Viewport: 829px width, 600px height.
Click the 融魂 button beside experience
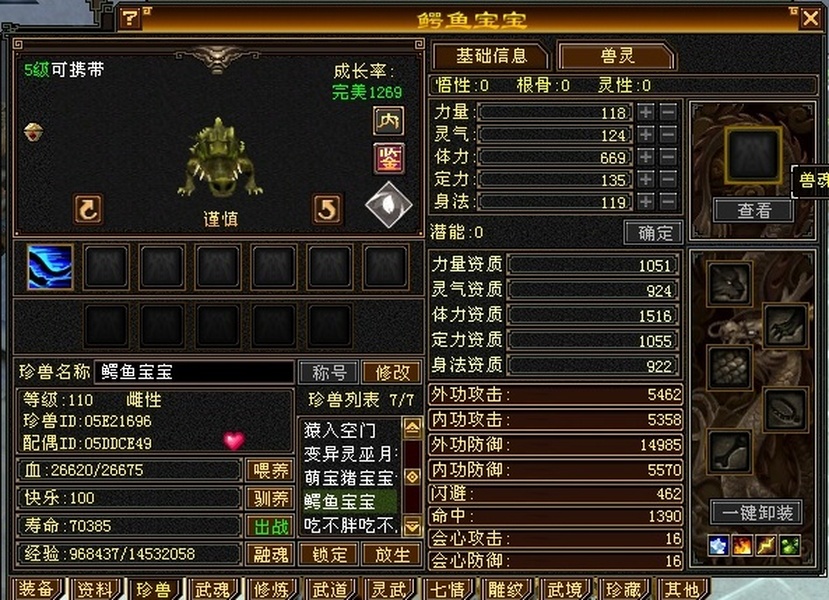pos(270,553)
